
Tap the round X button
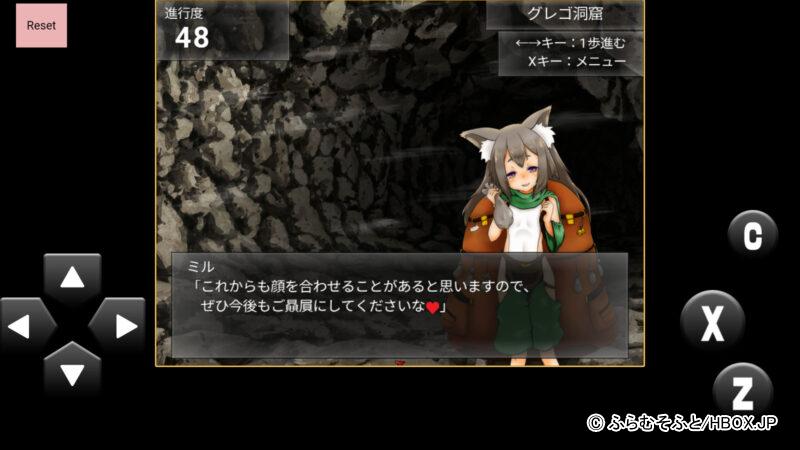click(x=712, y=322)
